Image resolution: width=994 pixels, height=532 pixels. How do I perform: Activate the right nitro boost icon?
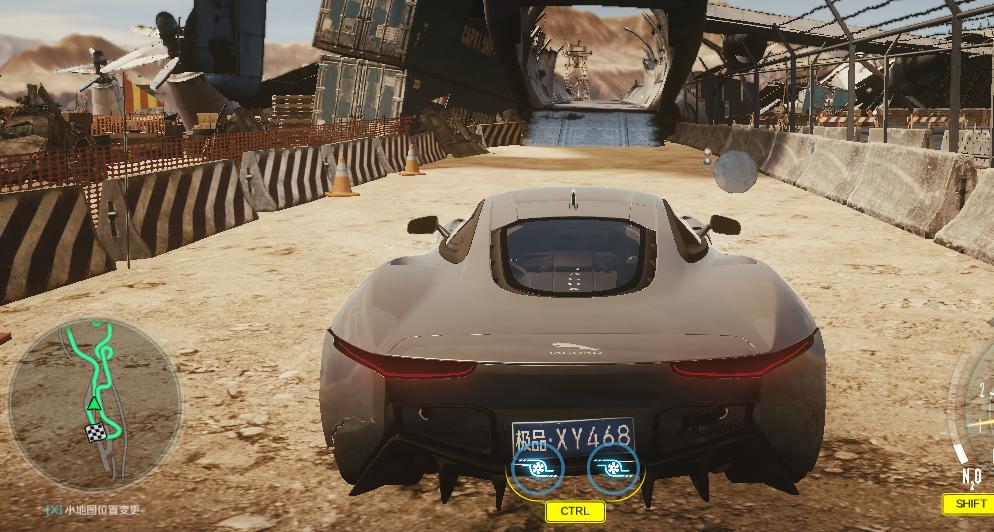point(613,468)
